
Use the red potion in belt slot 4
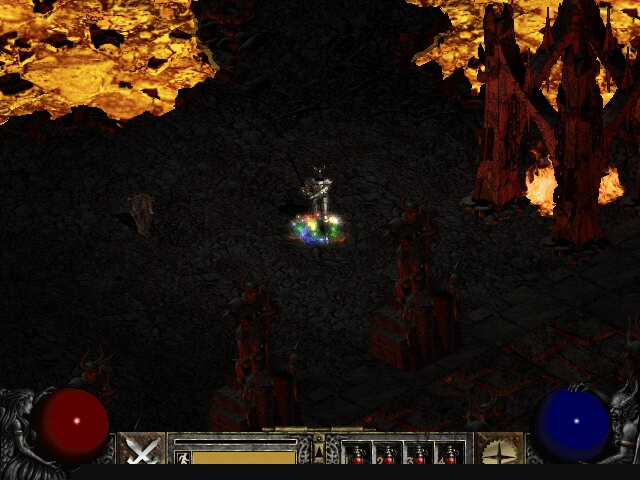tap(450, 455)
